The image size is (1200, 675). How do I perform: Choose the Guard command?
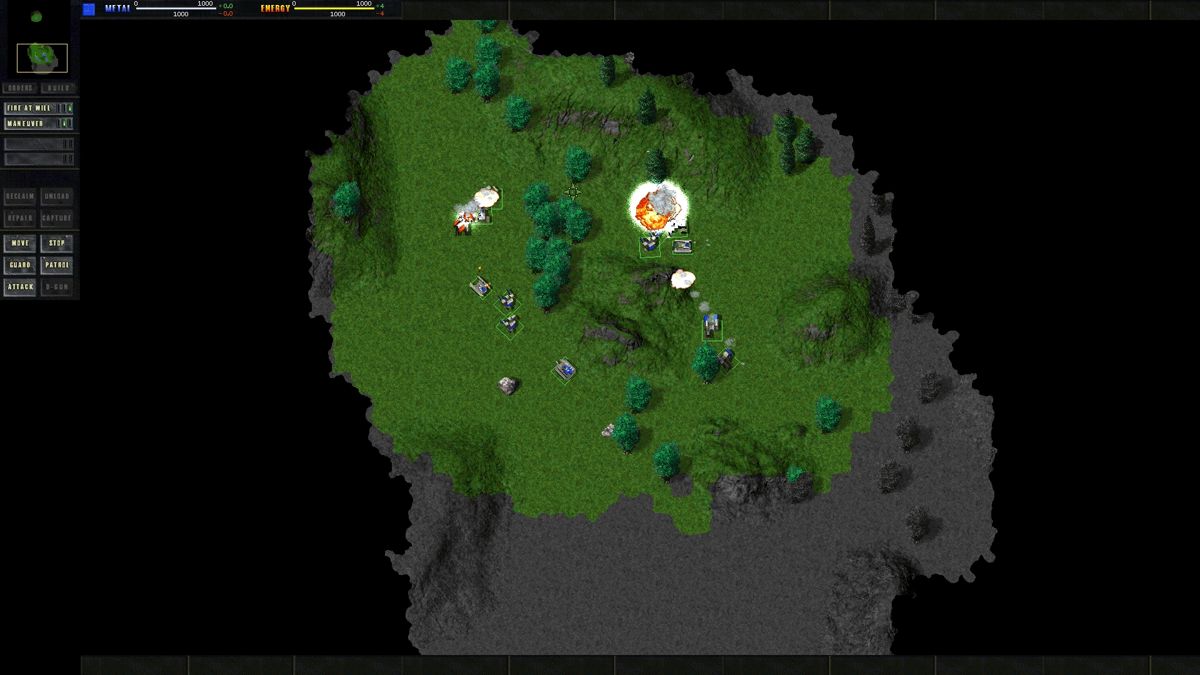tap(20, 266)
